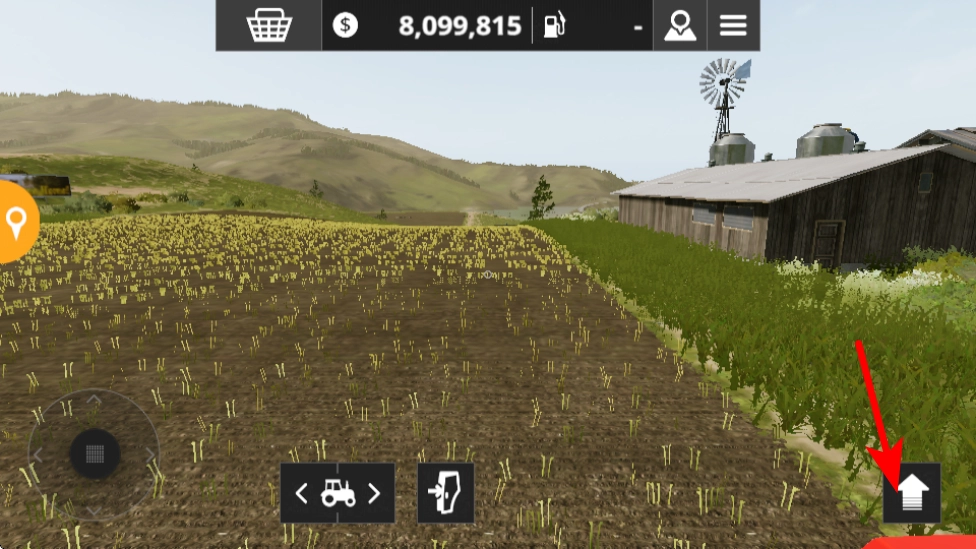Viewport: 976px width, 549px height.
Task: Open the hamburger main menu
Action: point(733,26)
